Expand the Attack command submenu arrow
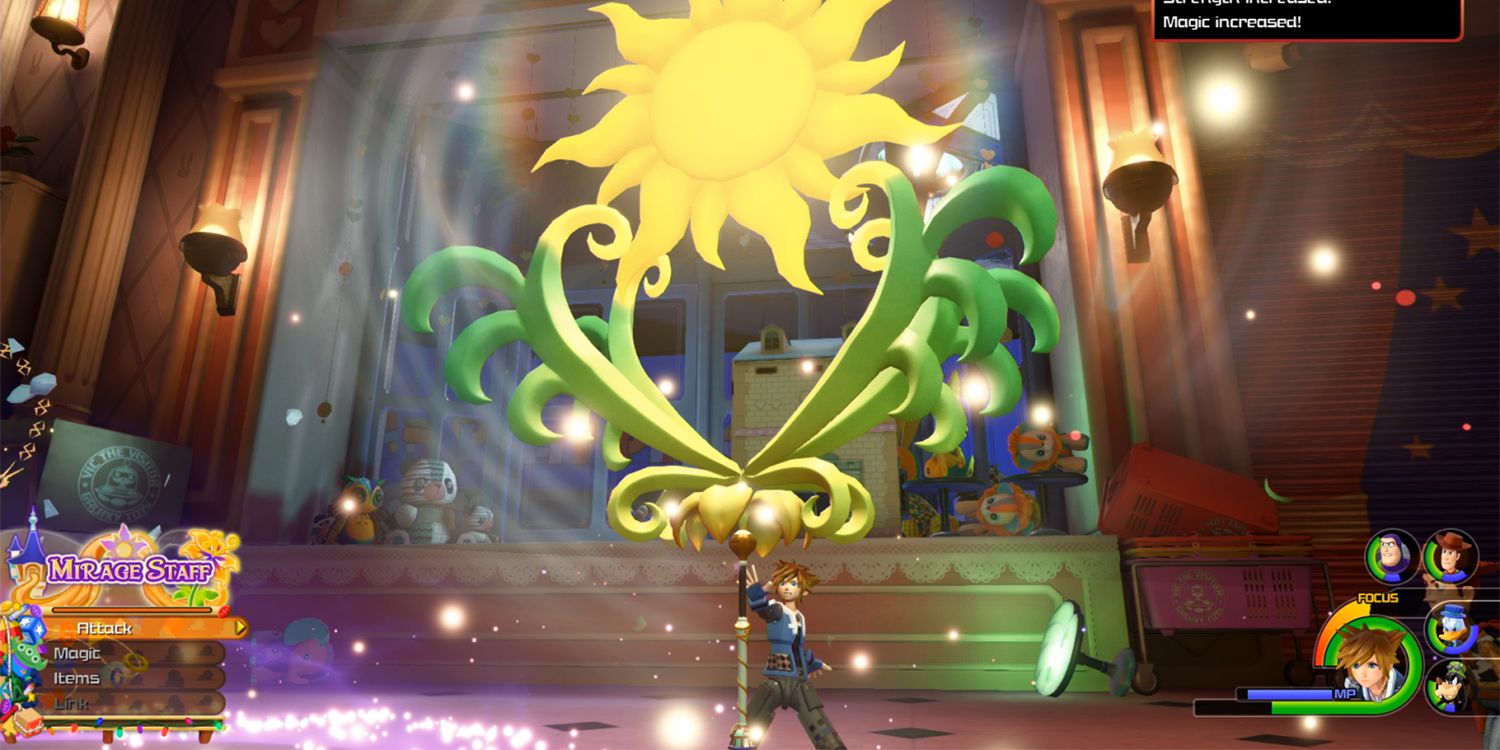The height and width of the screenshot is (750, 1500). pos(239,628)
